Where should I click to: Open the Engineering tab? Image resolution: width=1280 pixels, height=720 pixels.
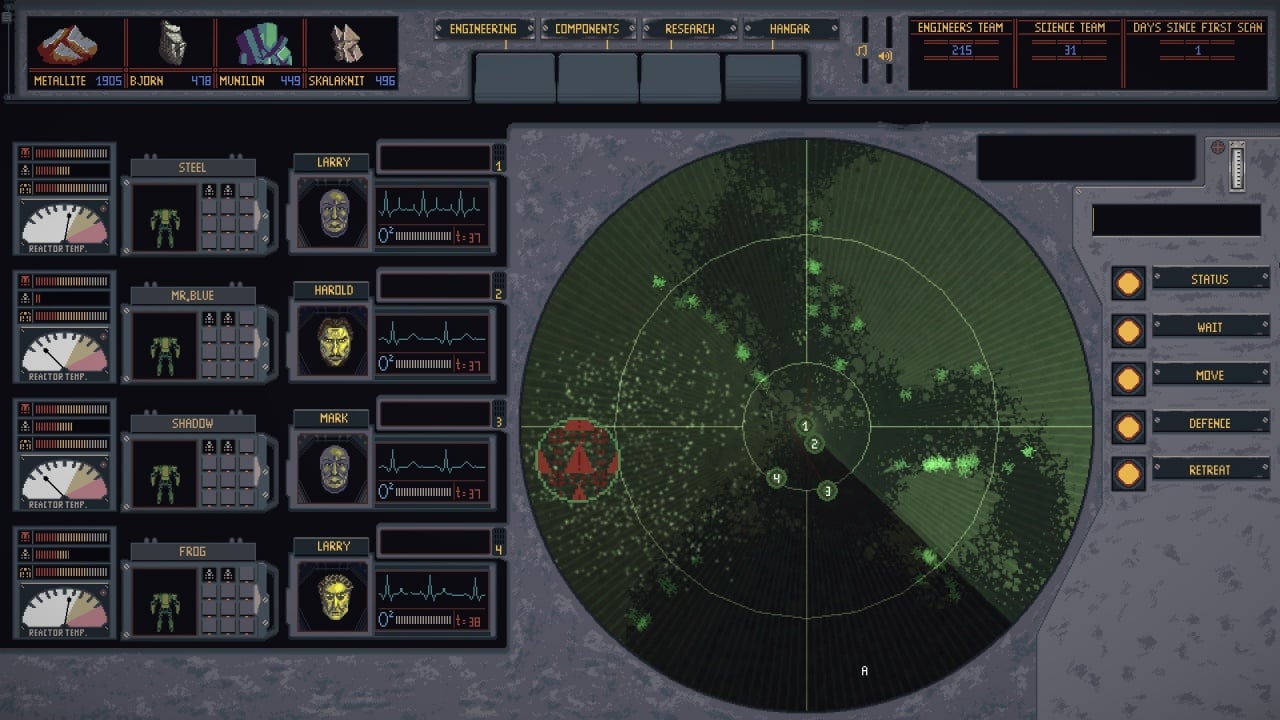(x=483, y=29)
